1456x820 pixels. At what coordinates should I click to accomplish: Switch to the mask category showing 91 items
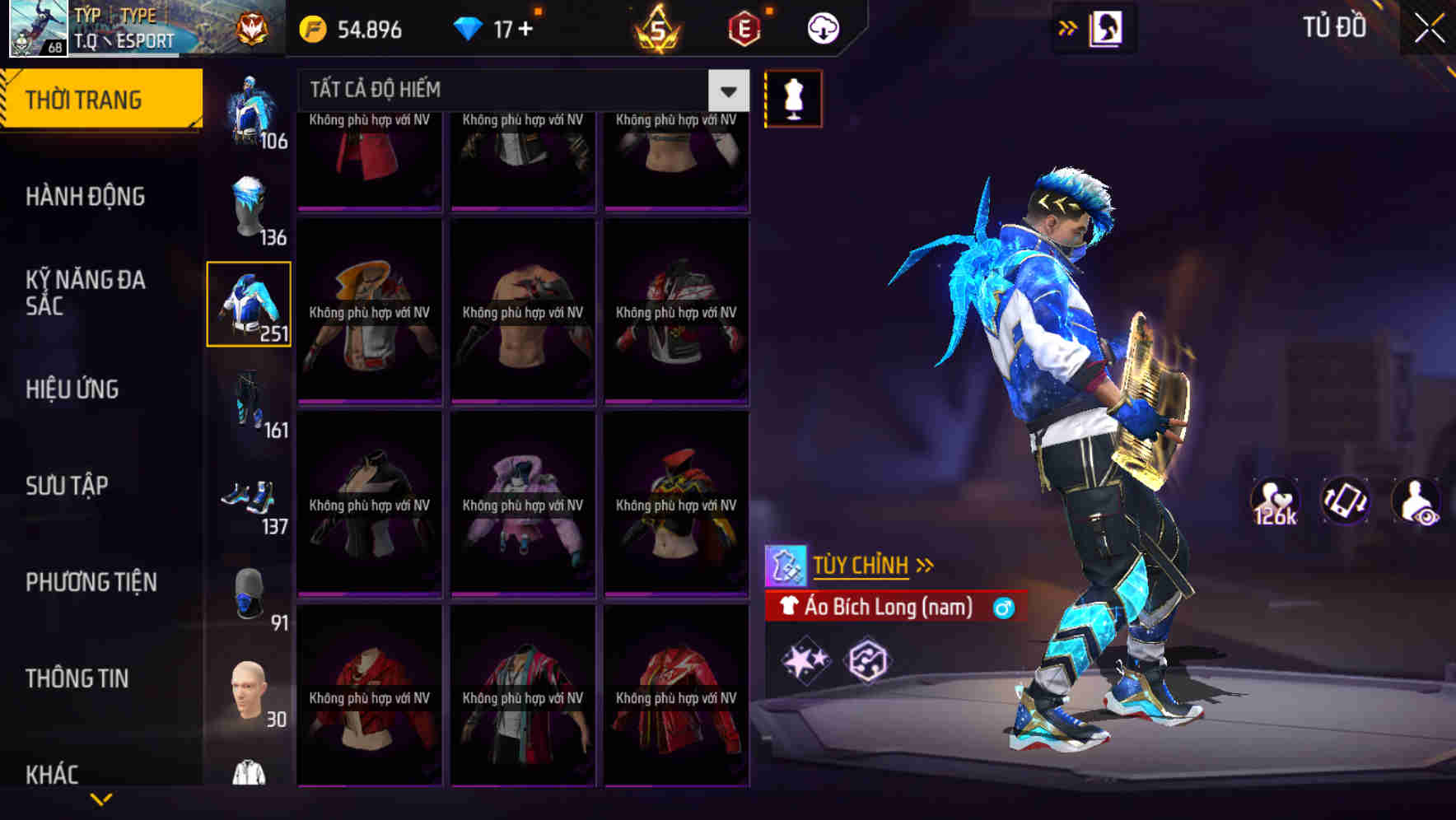pyautogui.click(x=249, y=594)
